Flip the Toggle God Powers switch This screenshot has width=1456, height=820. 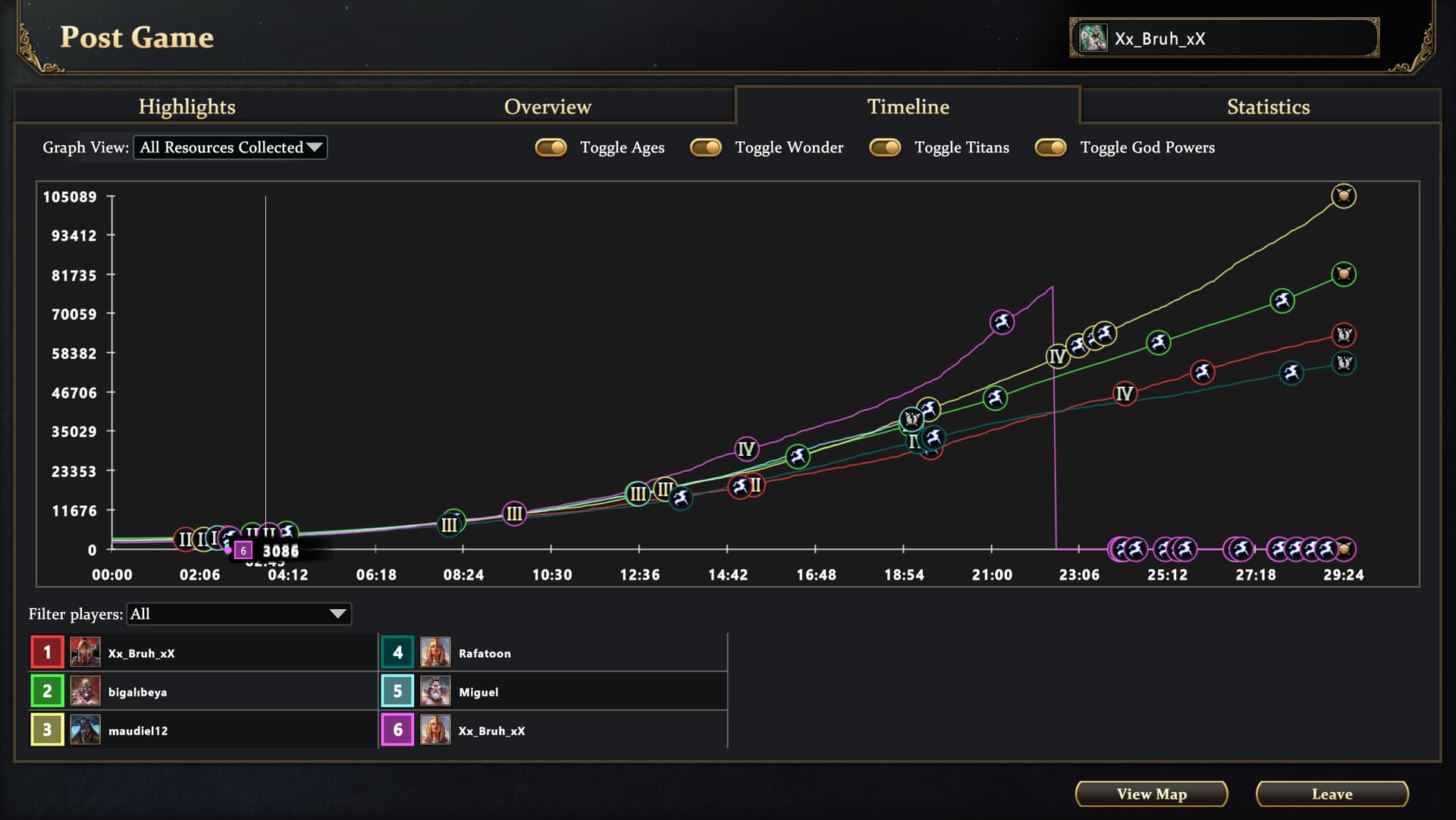1051,147
